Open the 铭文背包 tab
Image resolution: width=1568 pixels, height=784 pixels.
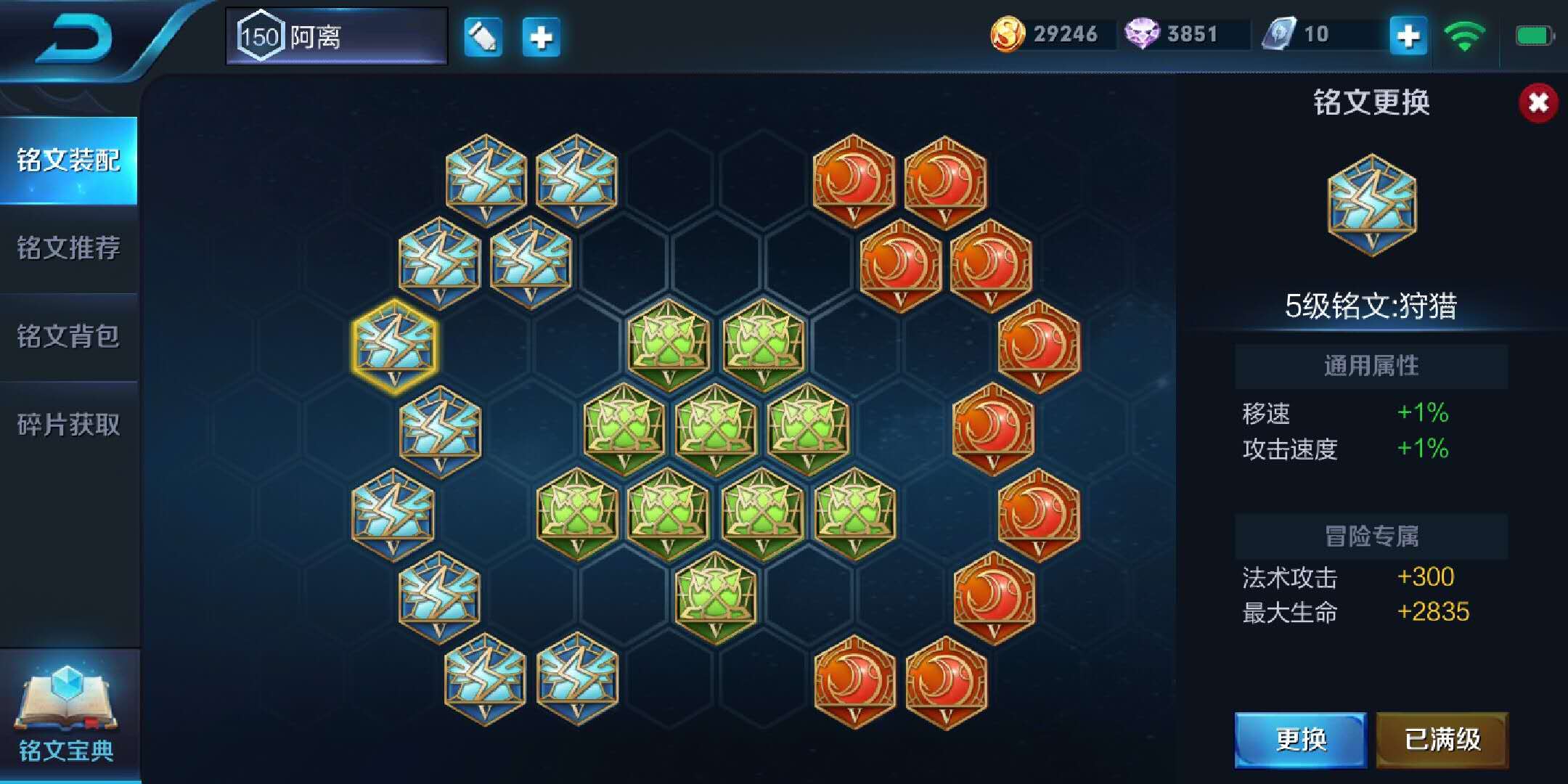(69, 336)
